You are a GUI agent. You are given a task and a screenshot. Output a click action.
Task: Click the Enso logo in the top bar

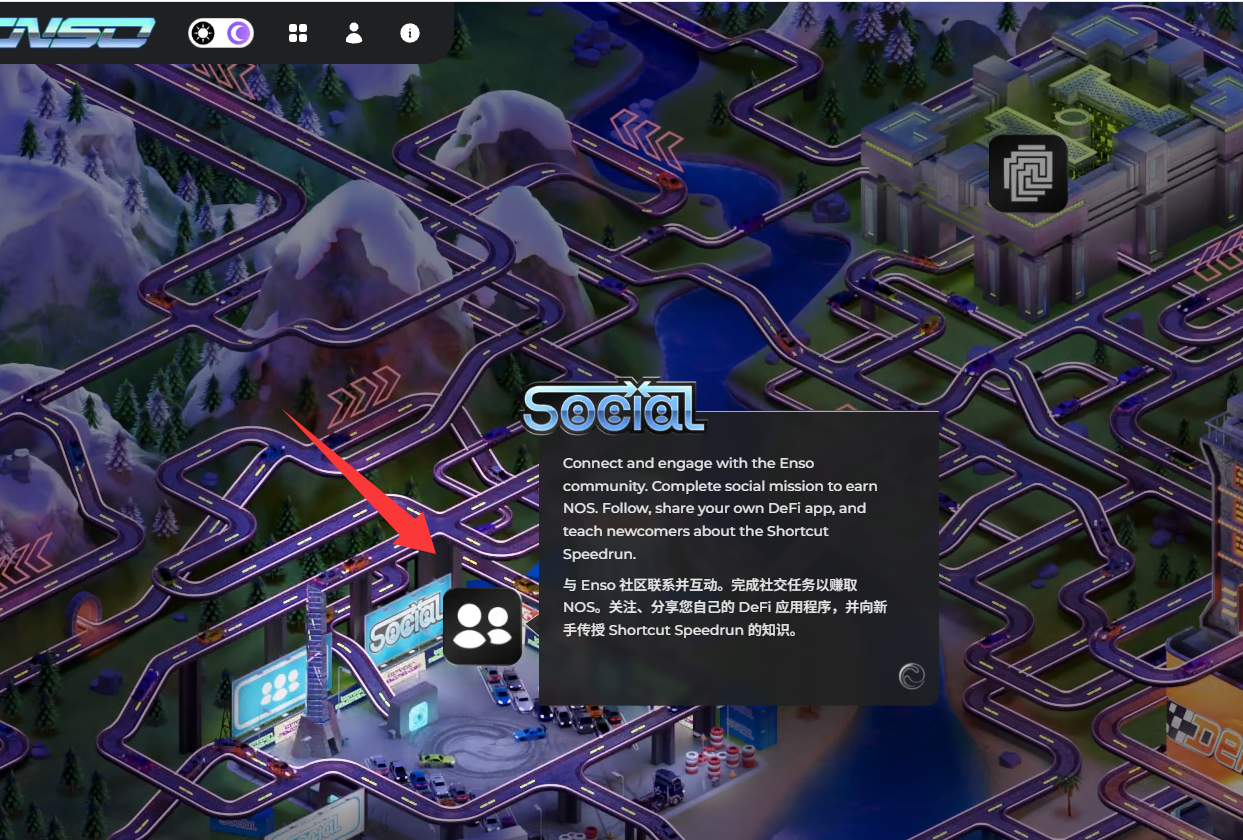pos(78,32)
